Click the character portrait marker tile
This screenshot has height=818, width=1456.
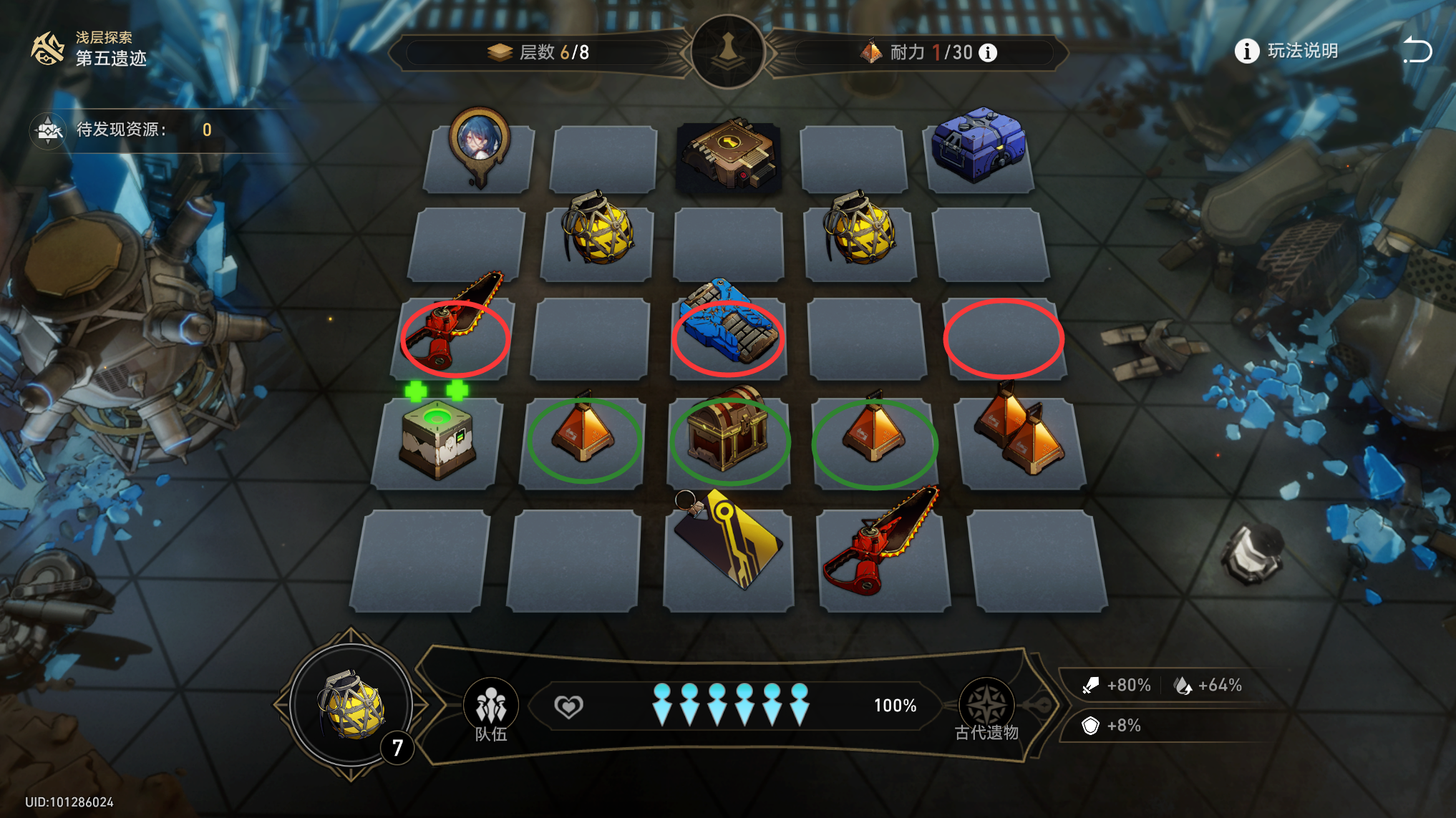coord(479,148)
